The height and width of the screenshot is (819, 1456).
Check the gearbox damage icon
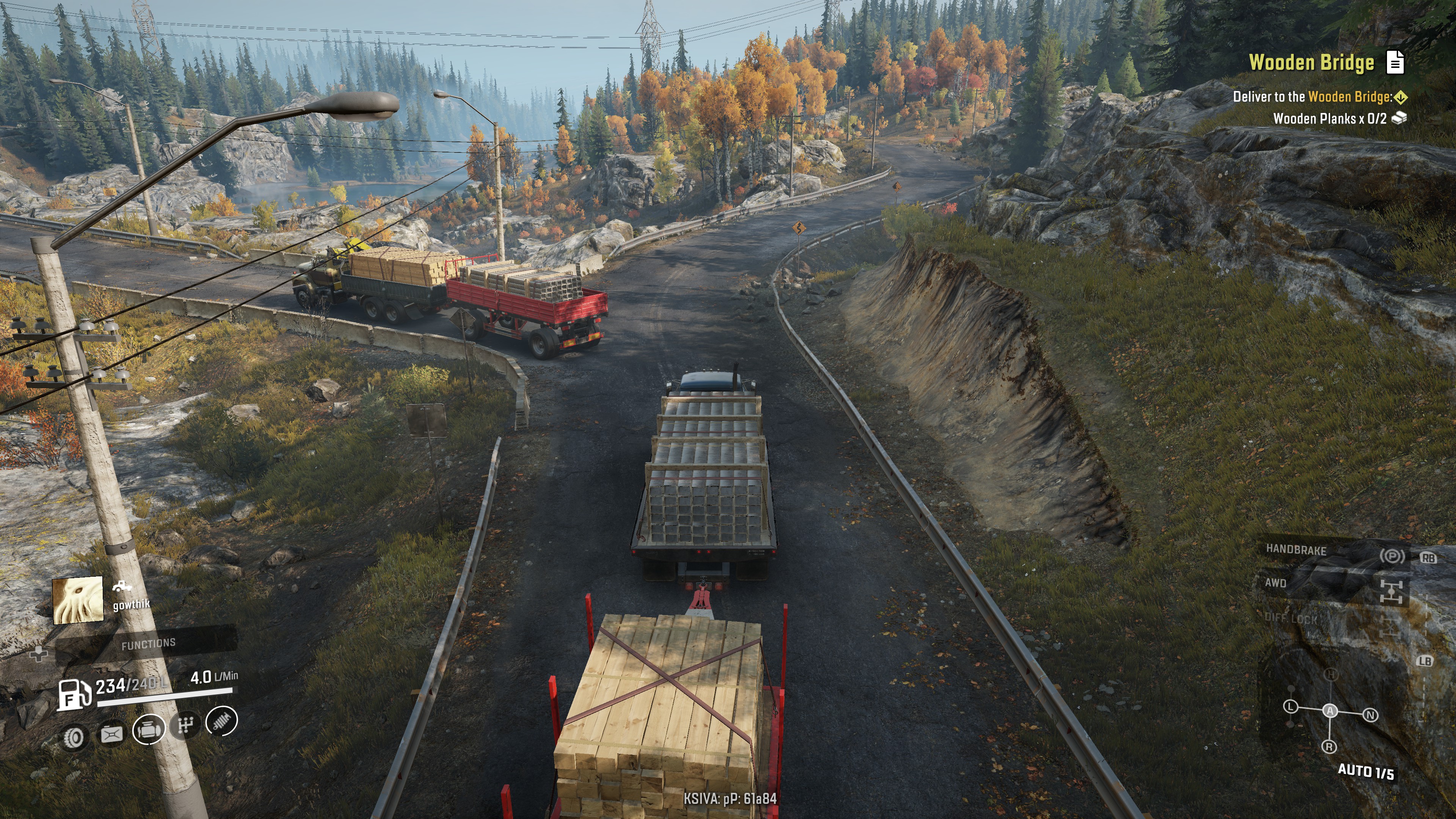click(x=186, y=724)
